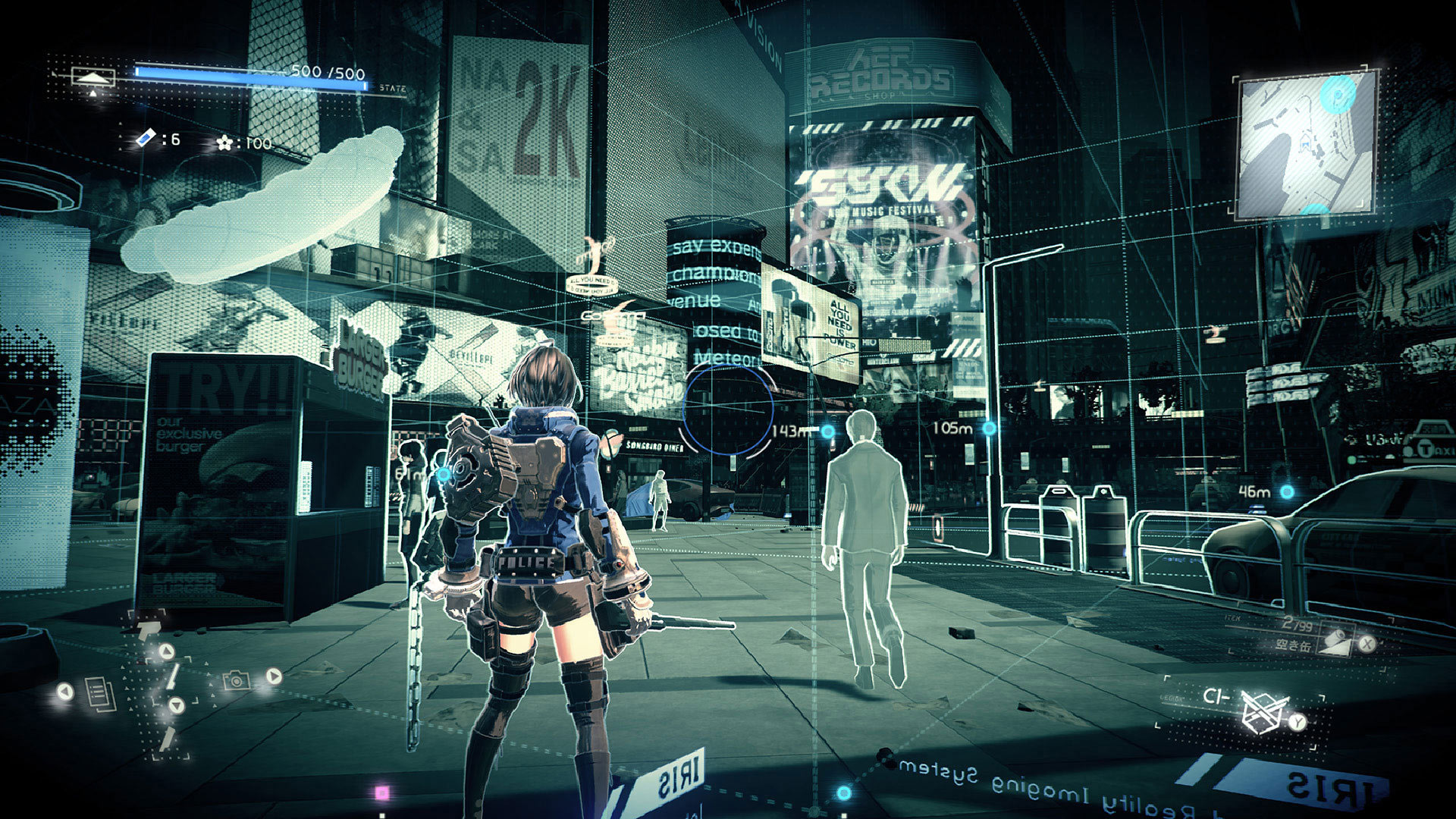Select the camera icon in the AR interface
The image size is (1456, 819).
pos(237,681)
